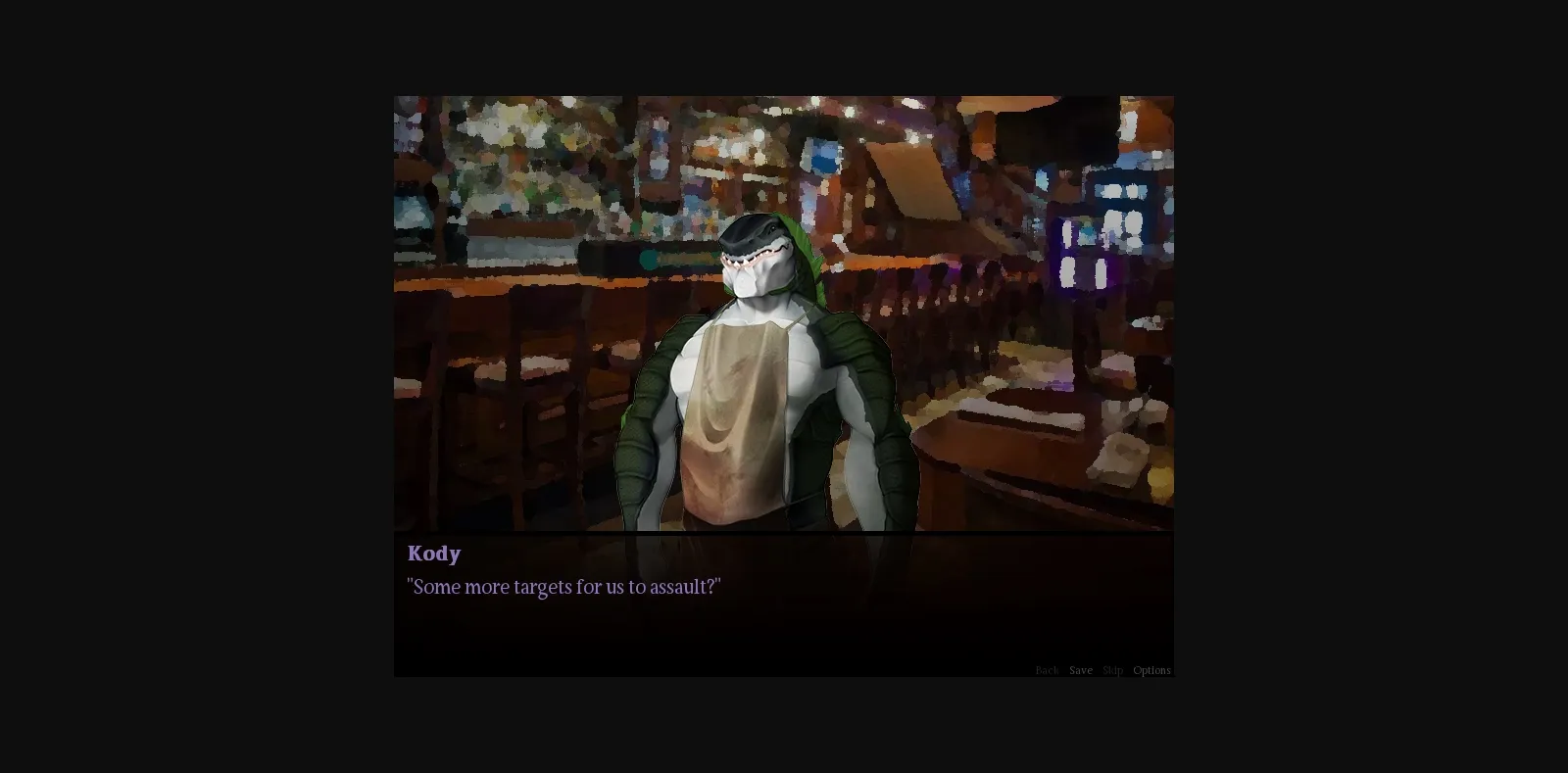Click Kody's shark head
1568x773 pixels.
759,255
